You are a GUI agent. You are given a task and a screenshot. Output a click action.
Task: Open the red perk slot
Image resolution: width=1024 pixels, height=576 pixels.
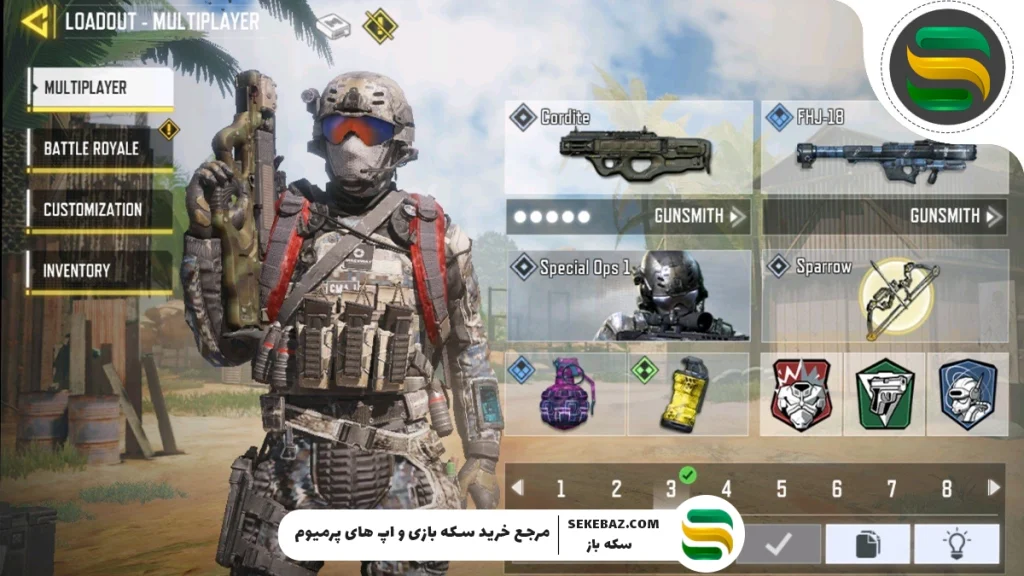tap(801, 394)
